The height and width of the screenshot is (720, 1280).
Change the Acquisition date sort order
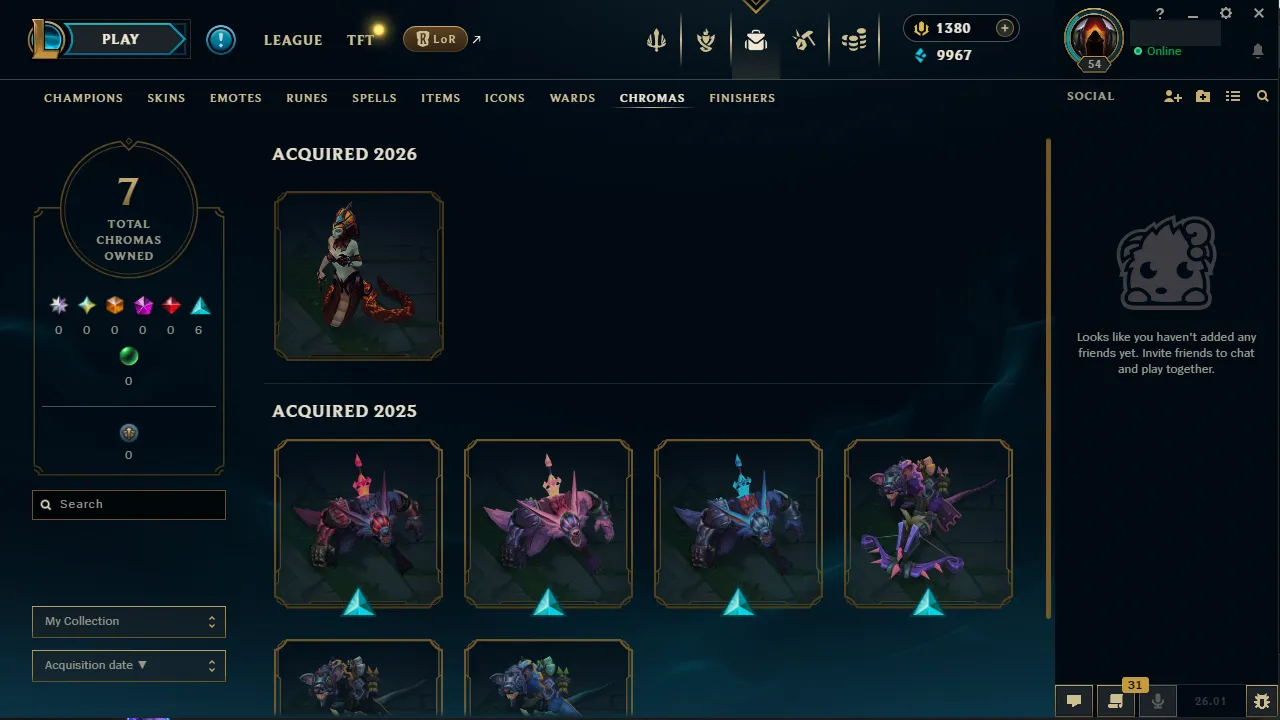click(x=128, y=665)
